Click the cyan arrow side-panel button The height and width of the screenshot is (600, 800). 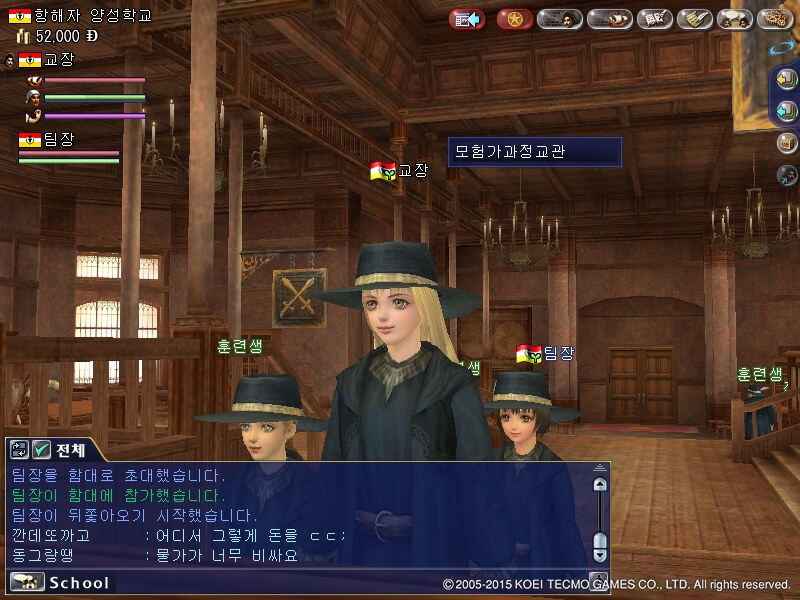point(787,112)
